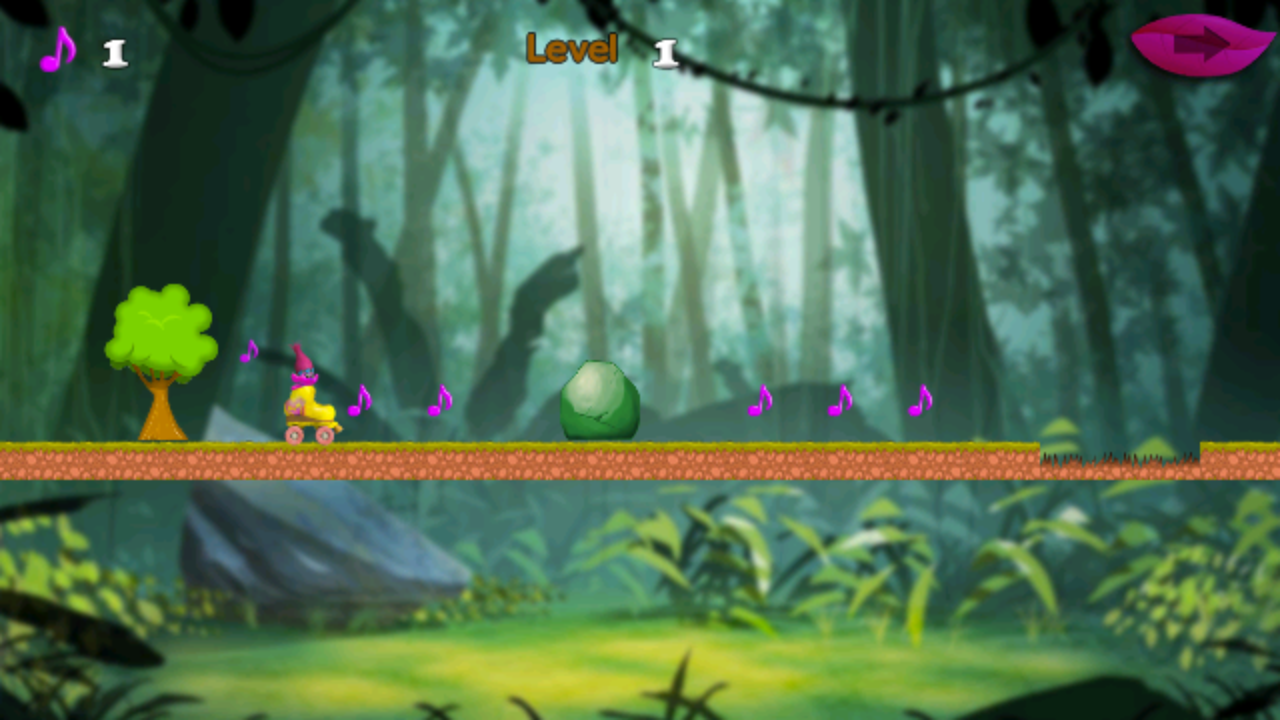The width and height of the screenshot is (1280, 720).
Task: Click the rightmost pink music note collectible
Action: pyautogui.click(x=918, y=402)
